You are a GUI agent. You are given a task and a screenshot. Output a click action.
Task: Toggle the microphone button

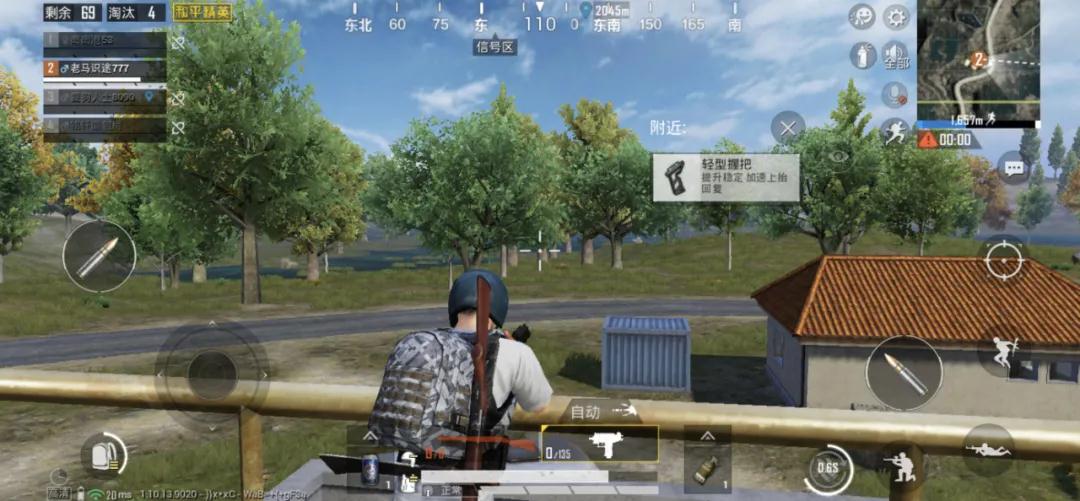894,95
